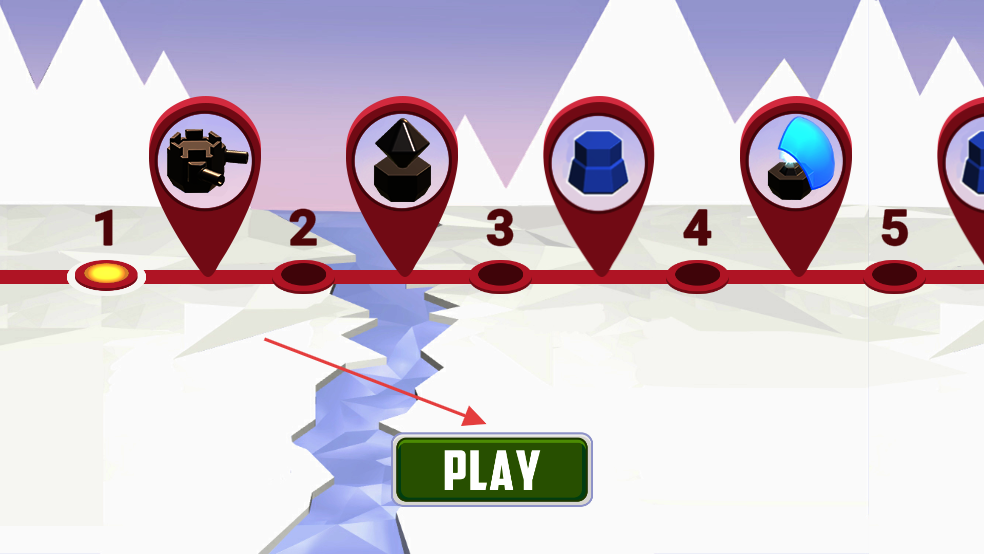The height and width of the screenshot is (554, 984).
Task: Pick the level 4 node
Action: click(x=697, y=274)
